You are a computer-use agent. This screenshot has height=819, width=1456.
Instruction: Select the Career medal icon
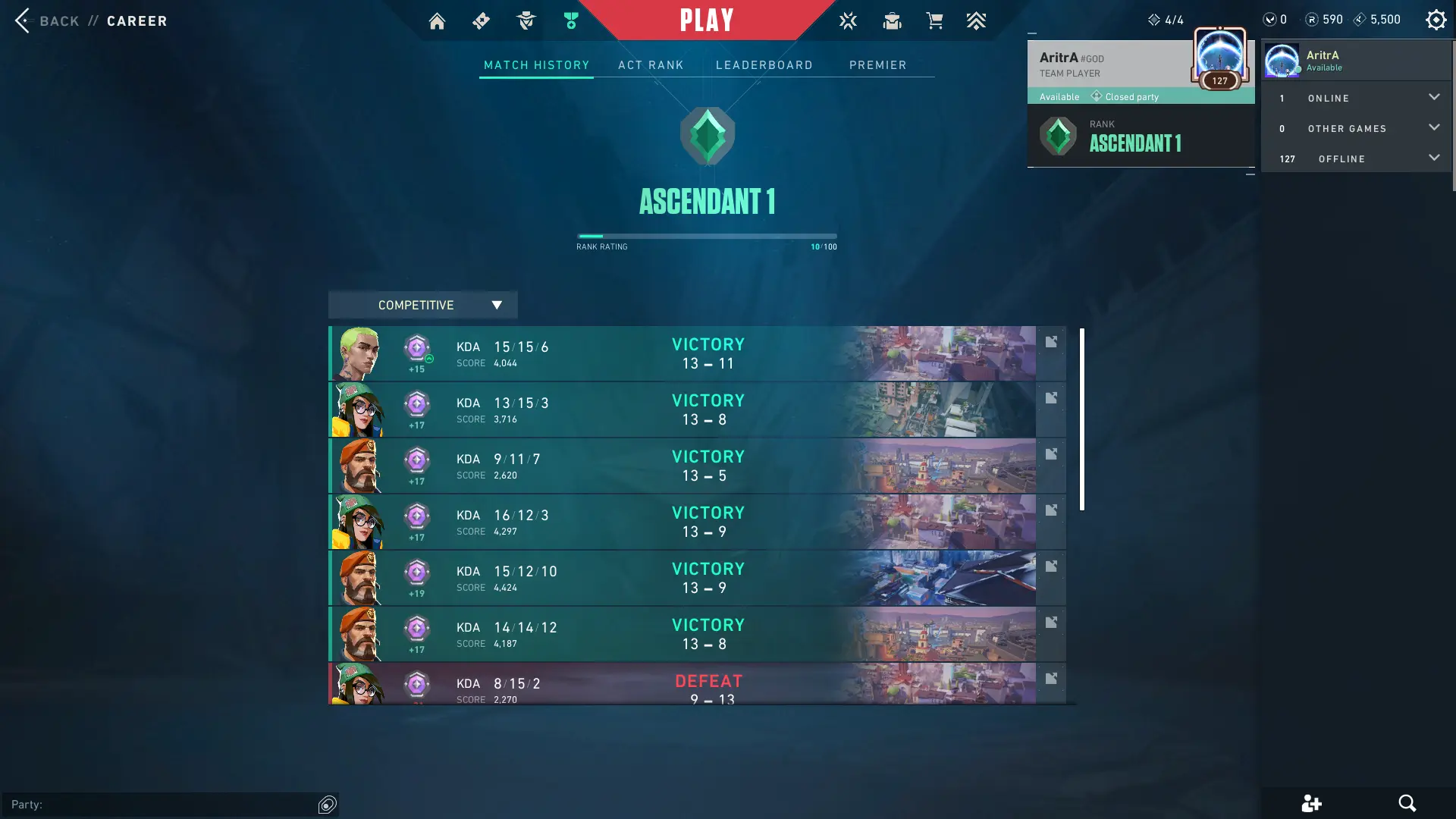pyautogui.click(x=571, y=21)
